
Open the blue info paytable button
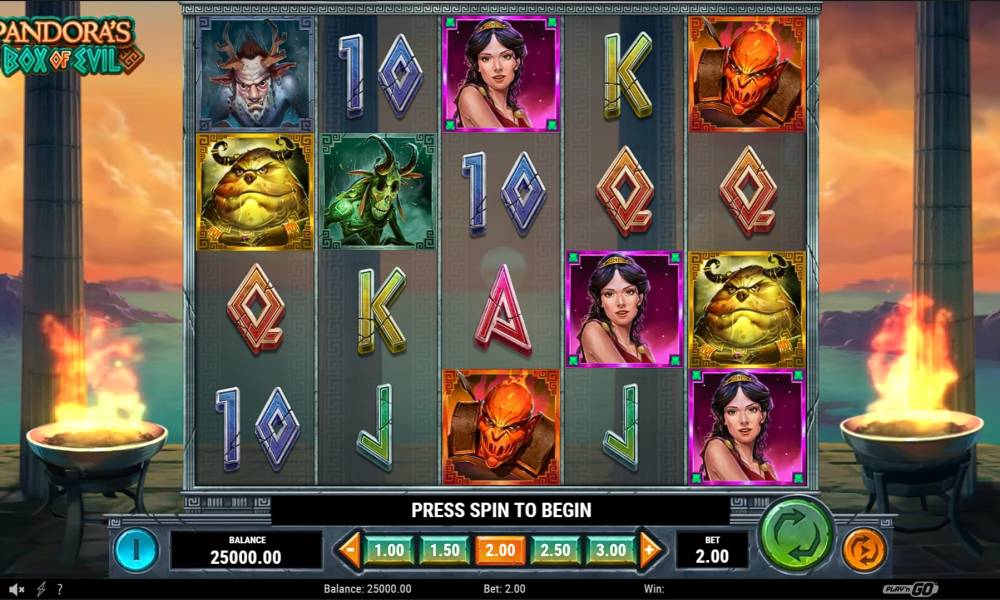point(136,549)
